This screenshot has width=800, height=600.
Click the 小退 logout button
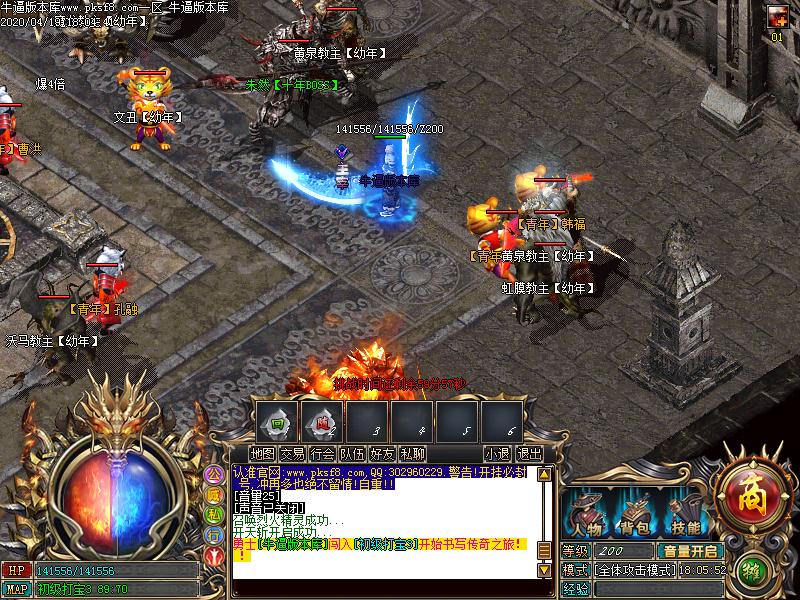496,454
